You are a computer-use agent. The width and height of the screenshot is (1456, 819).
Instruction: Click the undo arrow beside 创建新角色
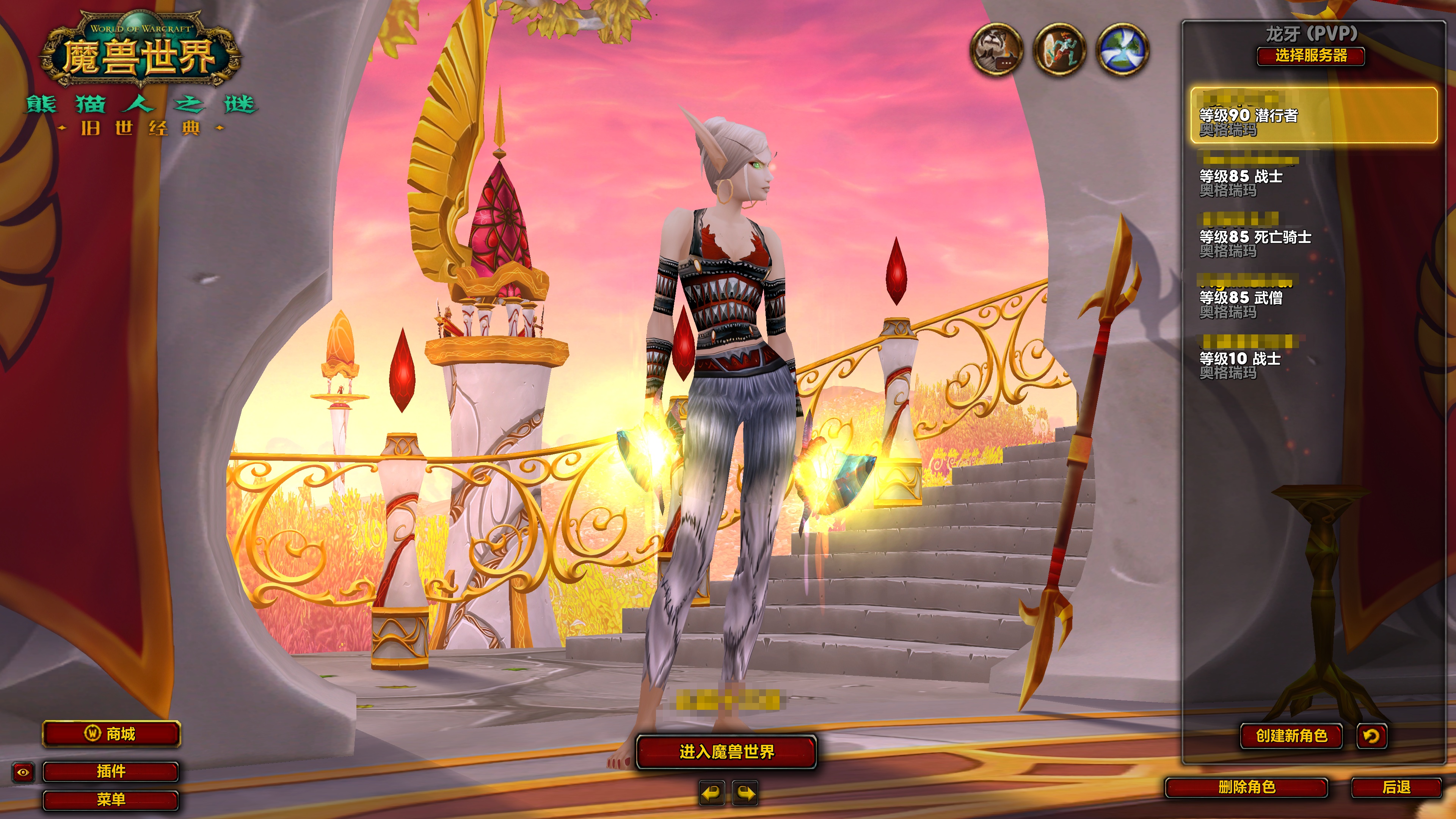click(1371, 735)
